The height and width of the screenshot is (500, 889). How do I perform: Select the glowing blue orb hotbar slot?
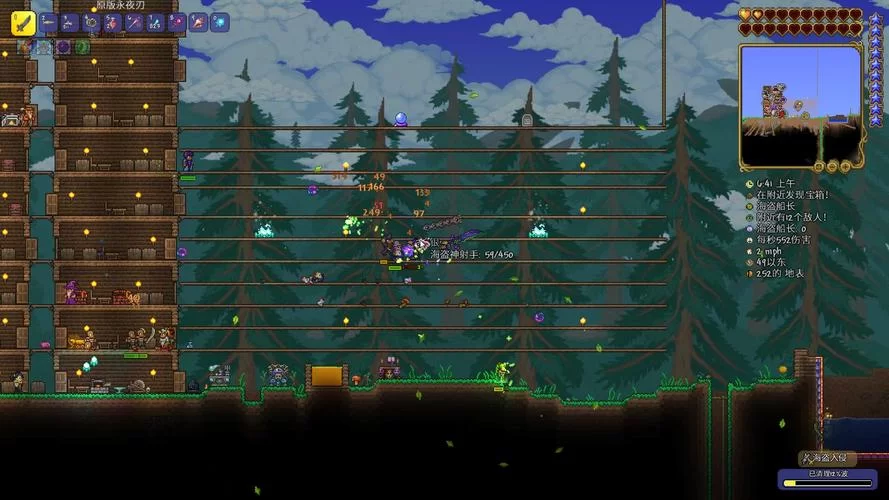click(219, 23)
